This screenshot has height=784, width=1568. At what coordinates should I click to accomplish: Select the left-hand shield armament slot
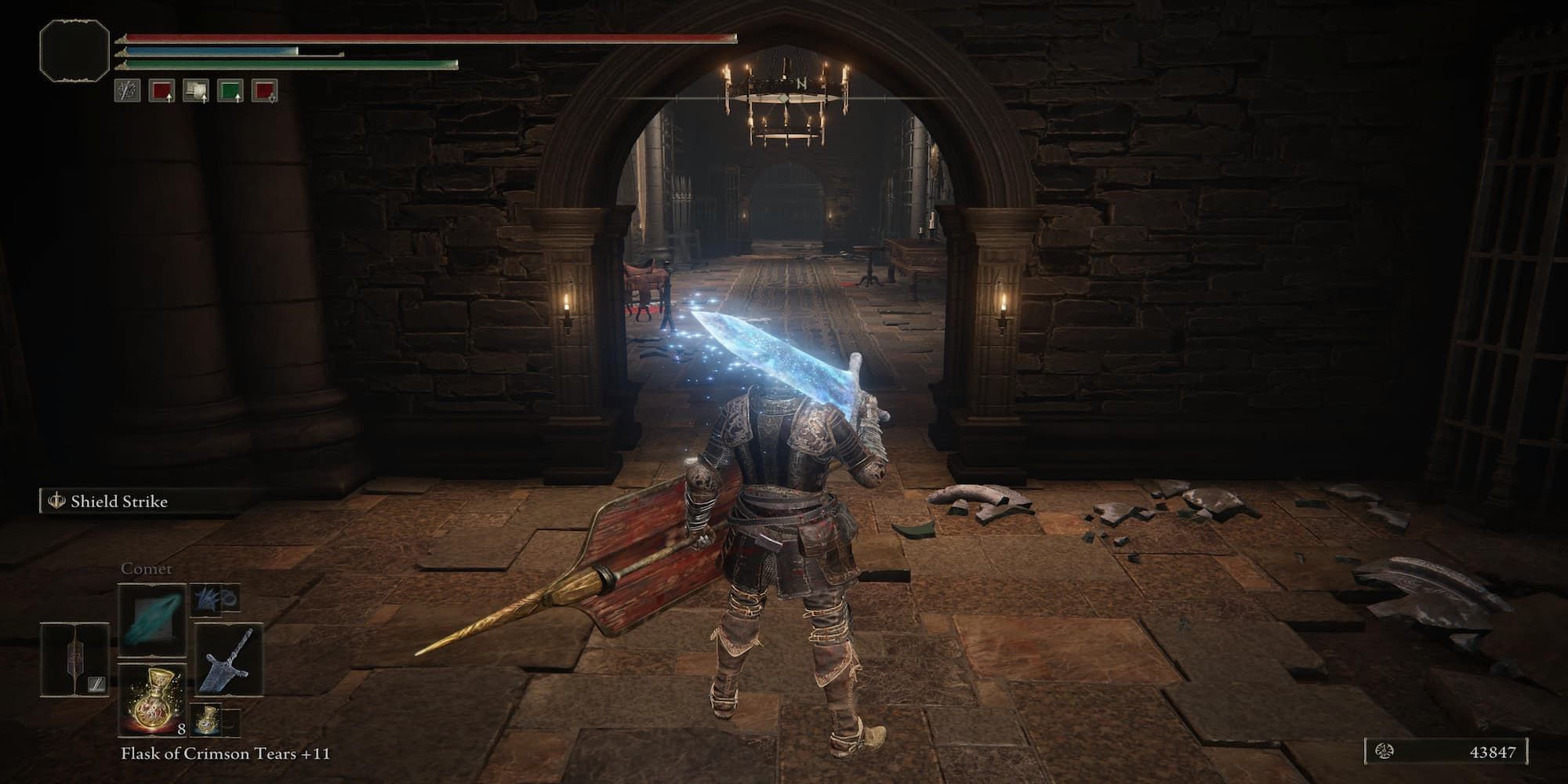click(74, 660)
